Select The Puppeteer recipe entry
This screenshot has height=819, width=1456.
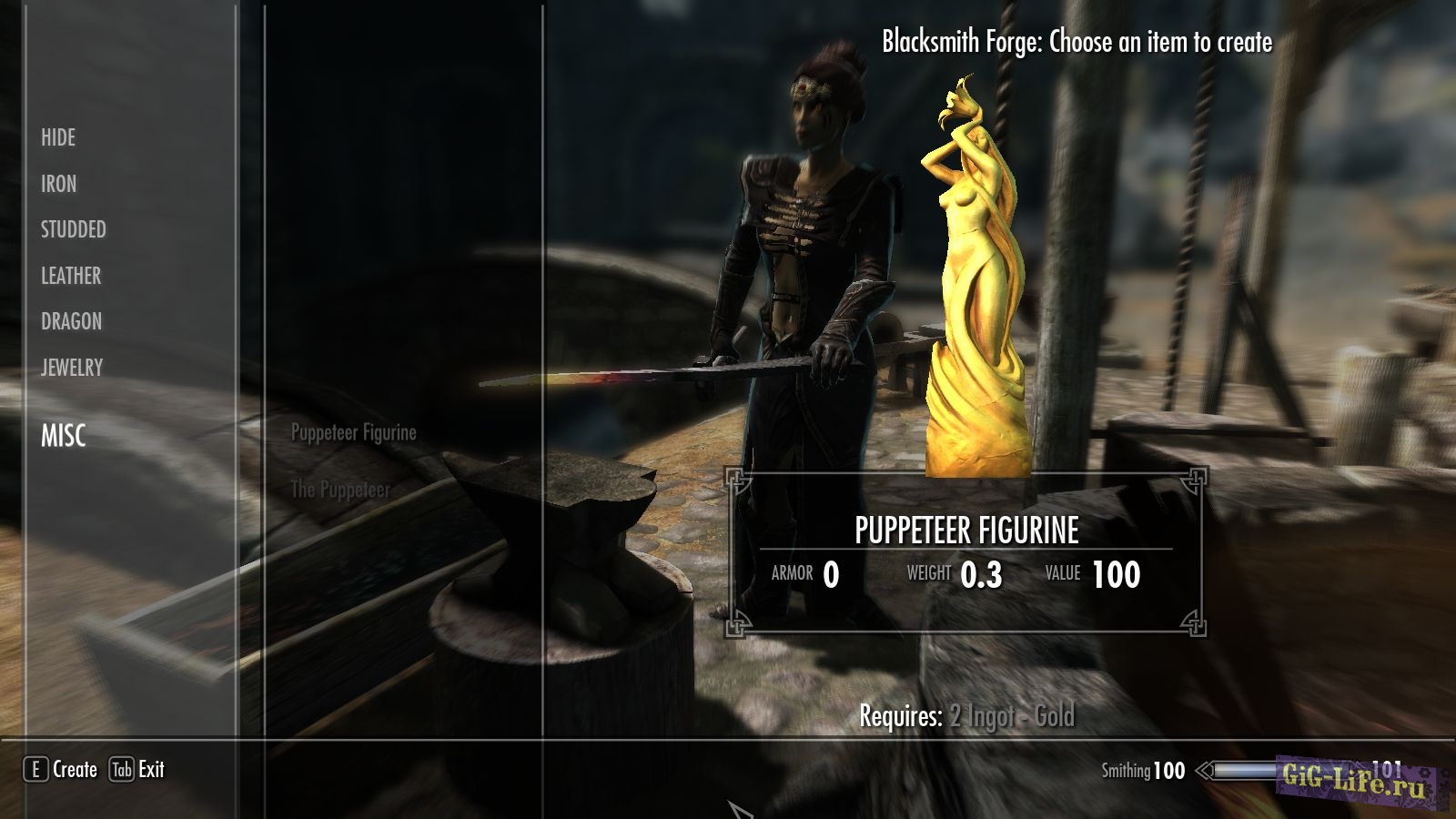(x=340, y=490)
